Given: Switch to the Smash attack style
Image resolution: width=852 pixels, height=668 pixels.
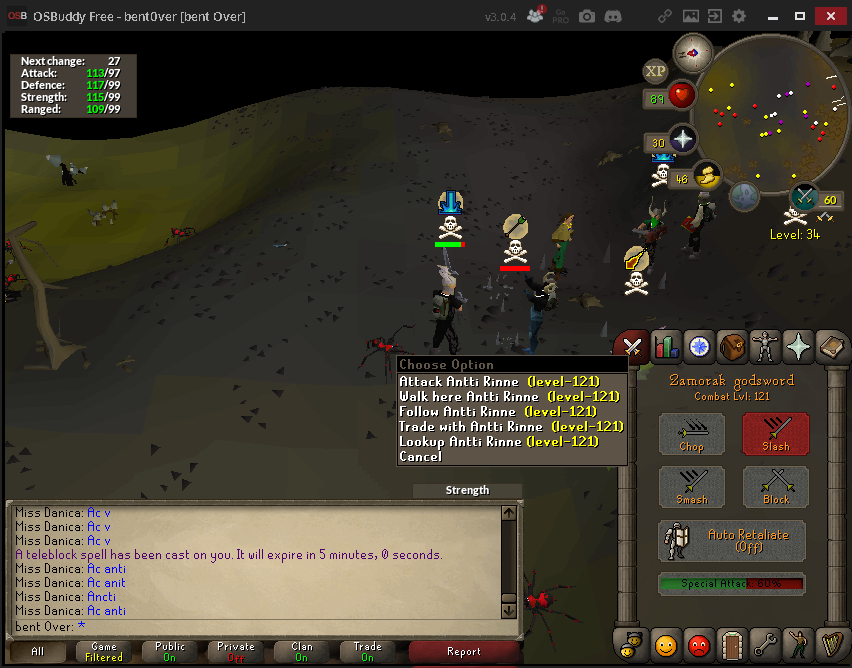Looking at the screenshot, I should [692, 487].
